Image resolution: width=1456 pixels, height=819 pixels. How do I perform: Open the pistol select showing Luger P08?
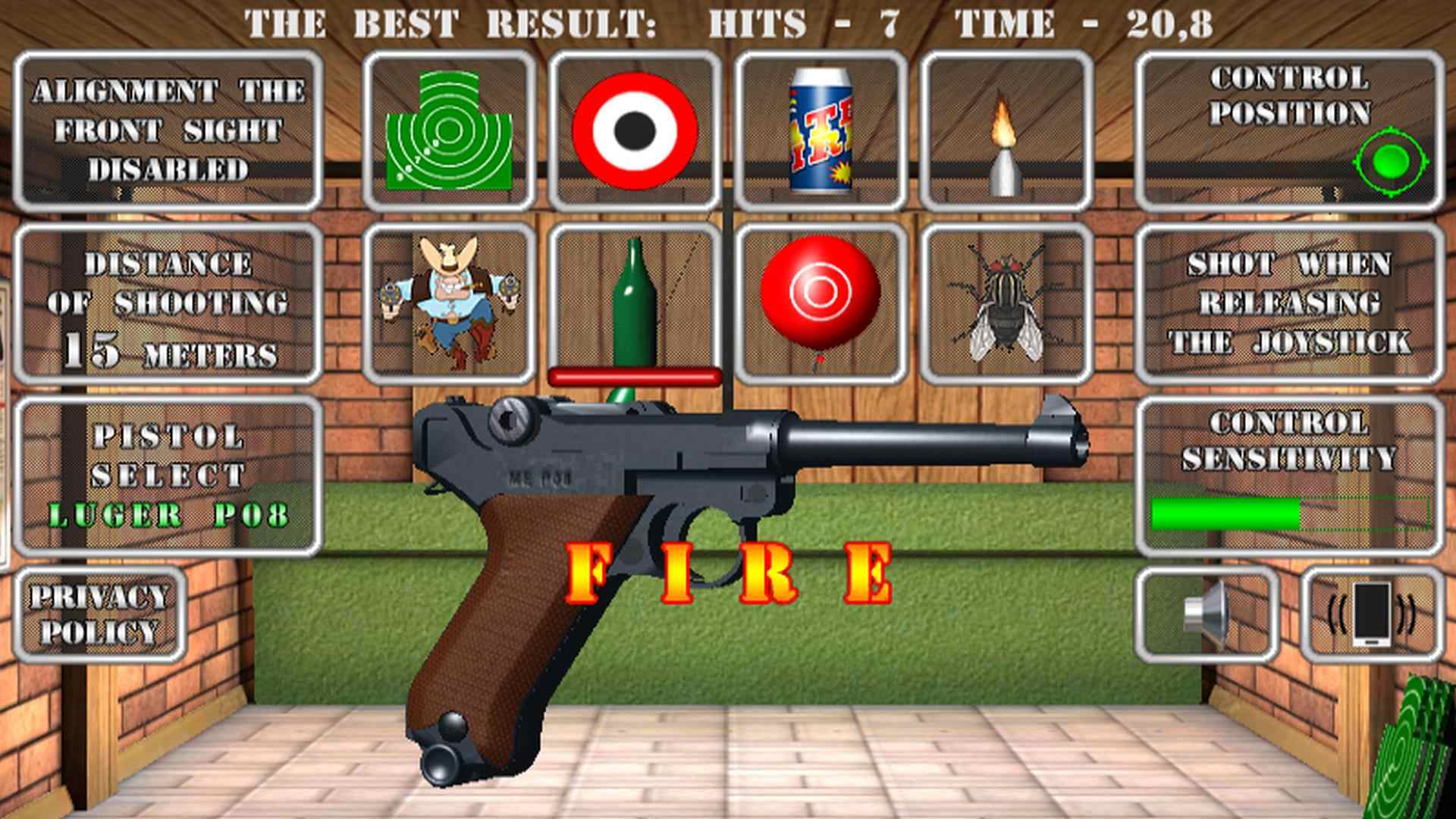tap(171, 466)
